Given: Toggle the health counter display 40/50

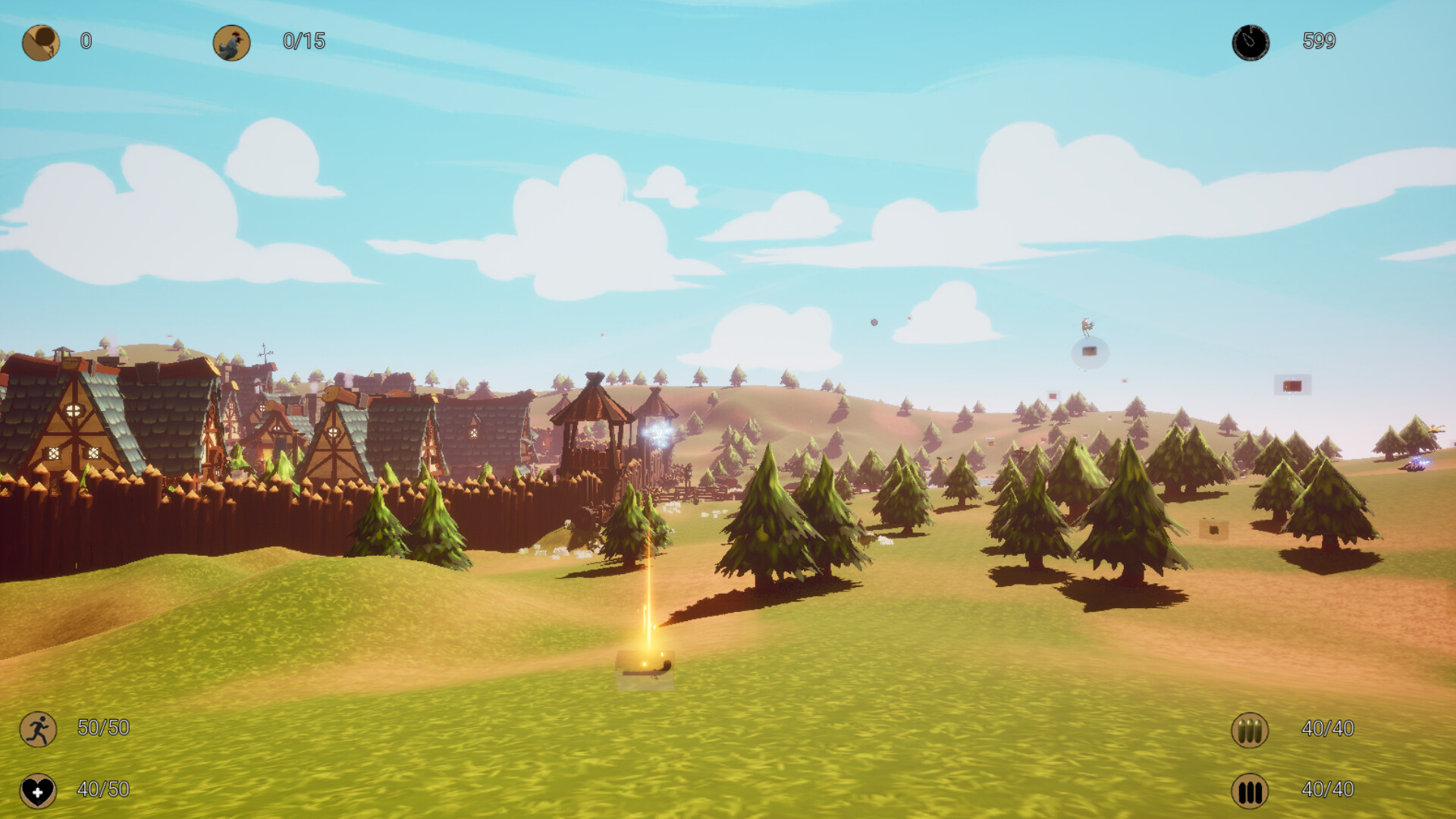Looking at the screenshot, I should click(x=102, y=789).
